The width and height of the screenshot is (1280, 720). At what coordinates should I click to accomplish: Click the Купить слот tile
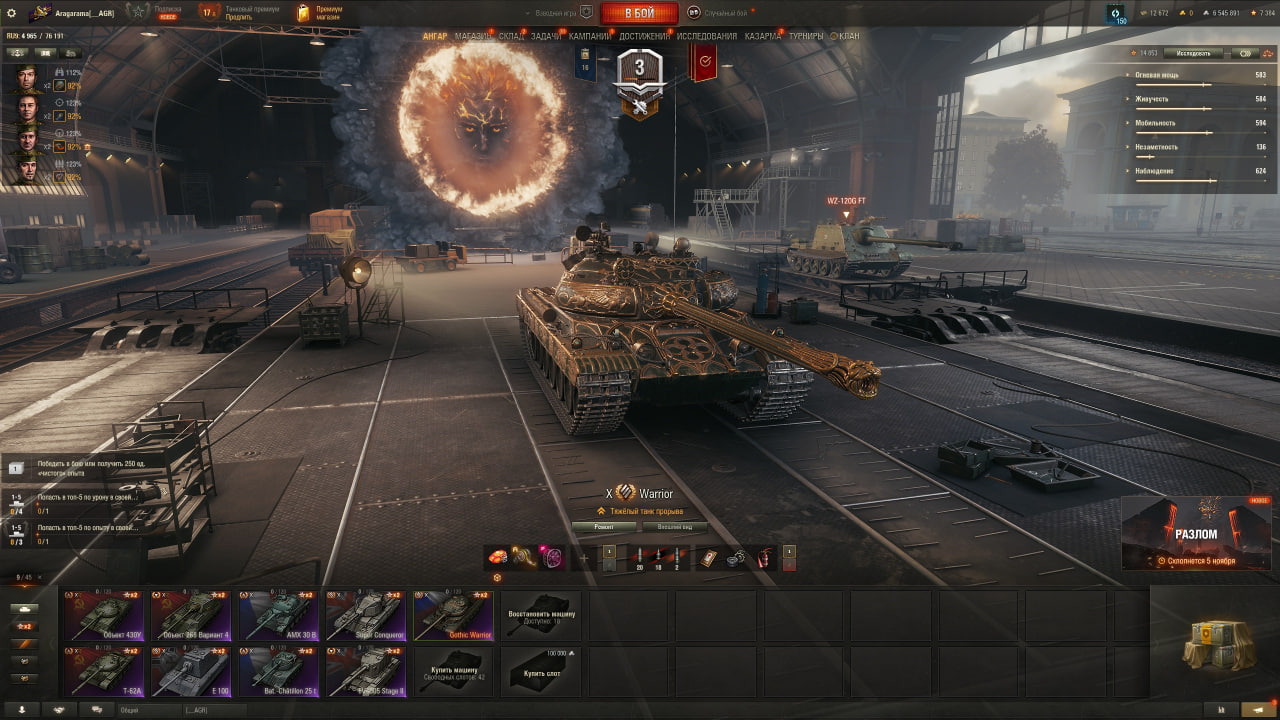541,671
